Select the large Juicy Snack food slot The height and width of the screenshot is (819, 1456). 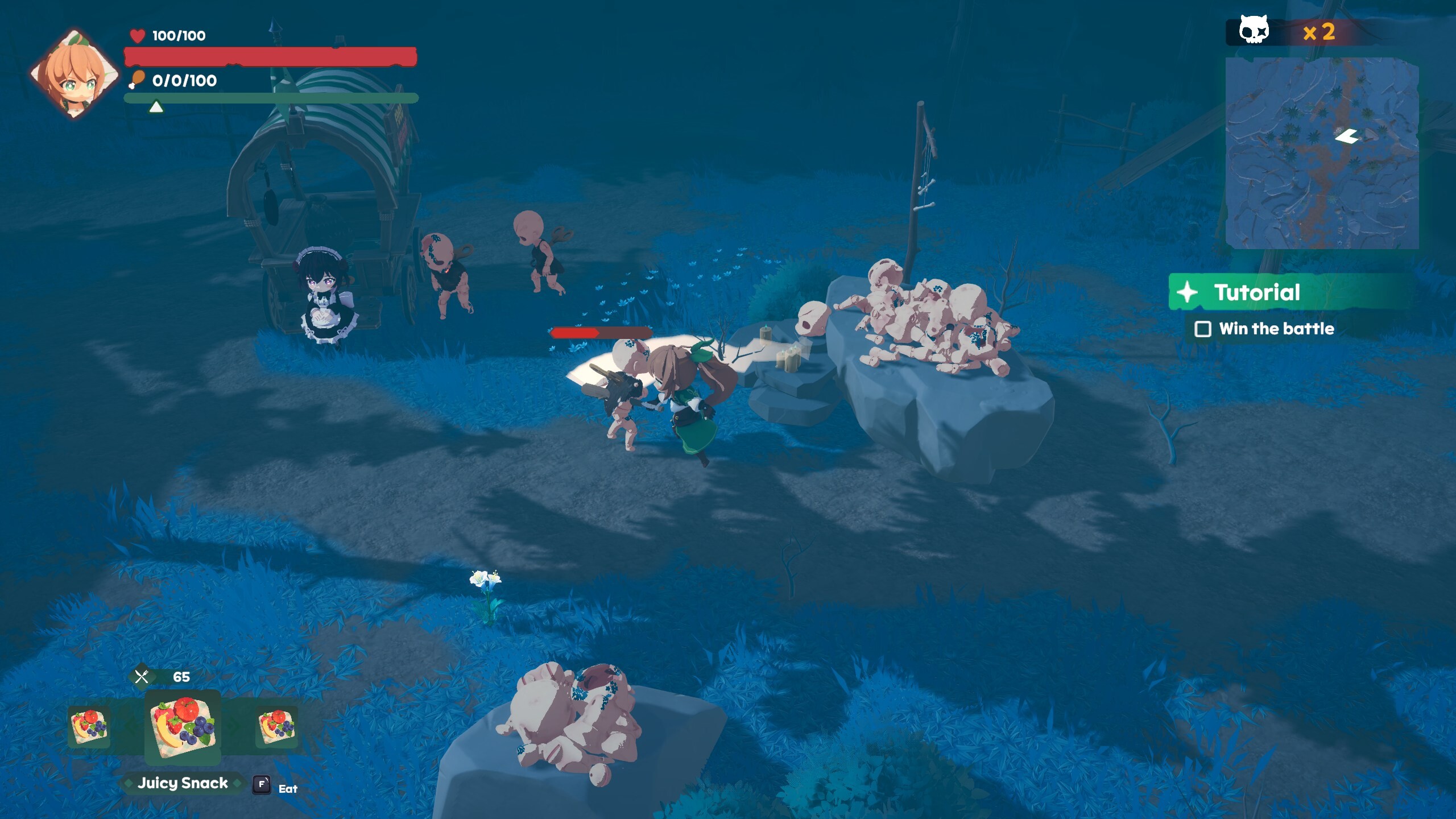183,726
